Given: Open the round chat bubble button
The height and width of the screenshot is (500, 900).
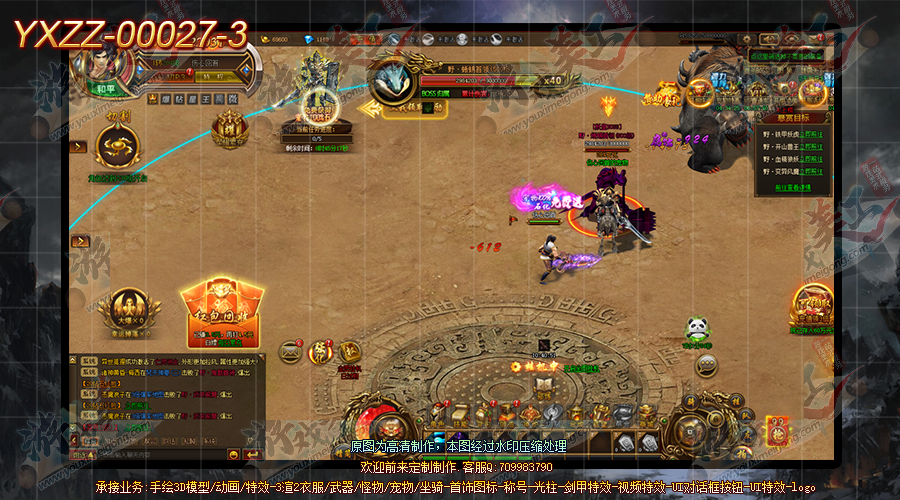Looking at the screenshot, I should click(x=706, y=364).
